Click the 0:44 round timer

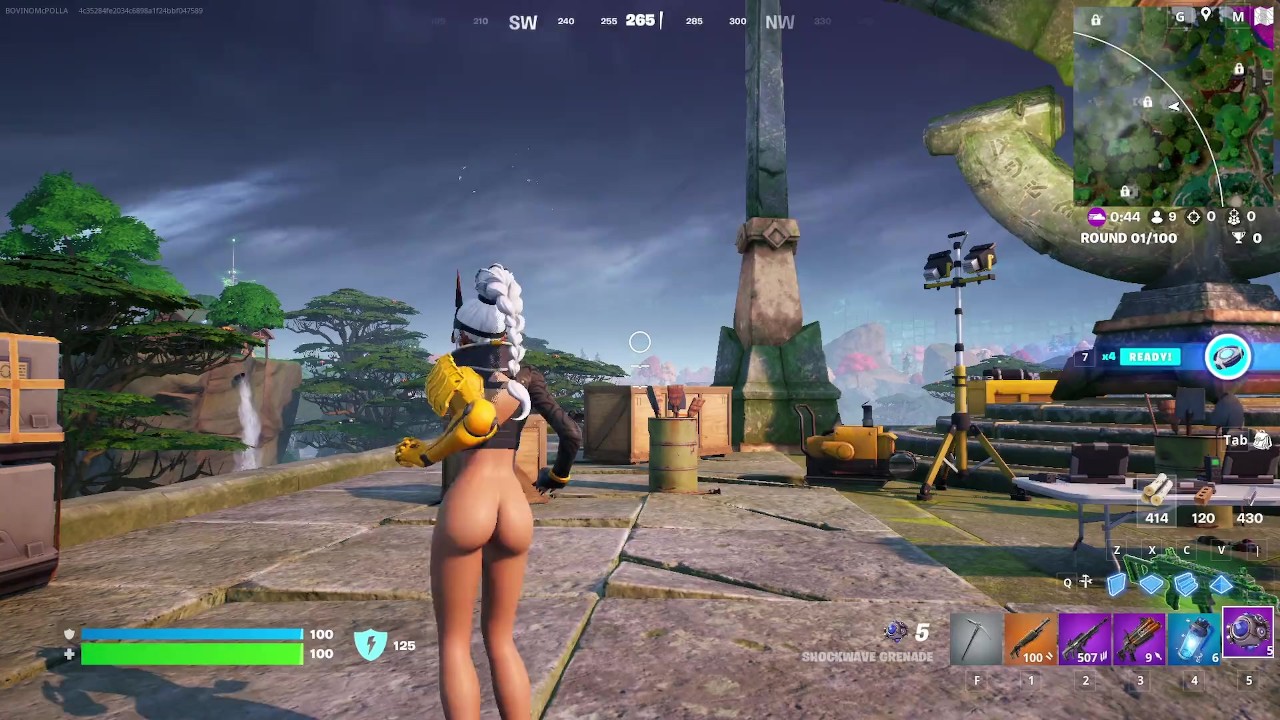[1123, 216]
